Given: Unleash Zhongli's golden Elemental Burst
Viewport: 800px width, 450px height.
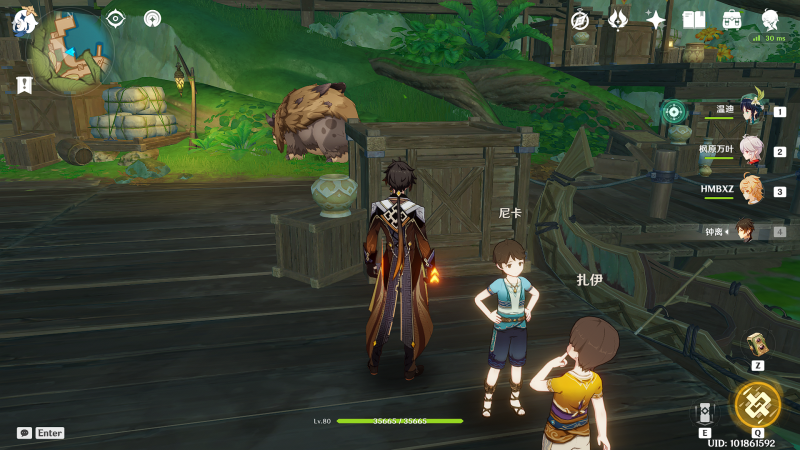Looking at the screenshot, I should tap(757, 404).
